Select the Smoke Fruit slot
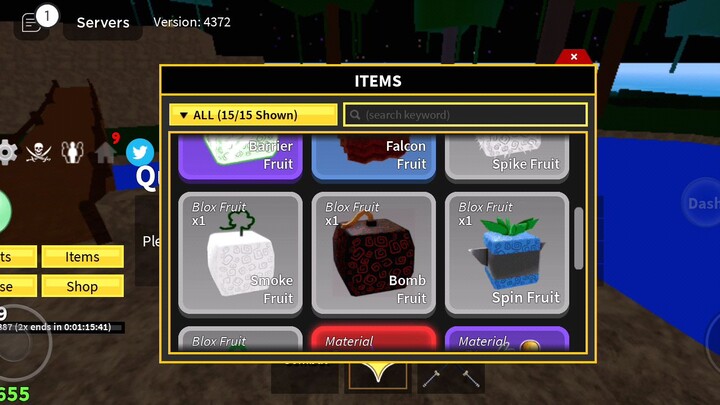Viewport: 720px width, 405px height. [x=240, y=253]
